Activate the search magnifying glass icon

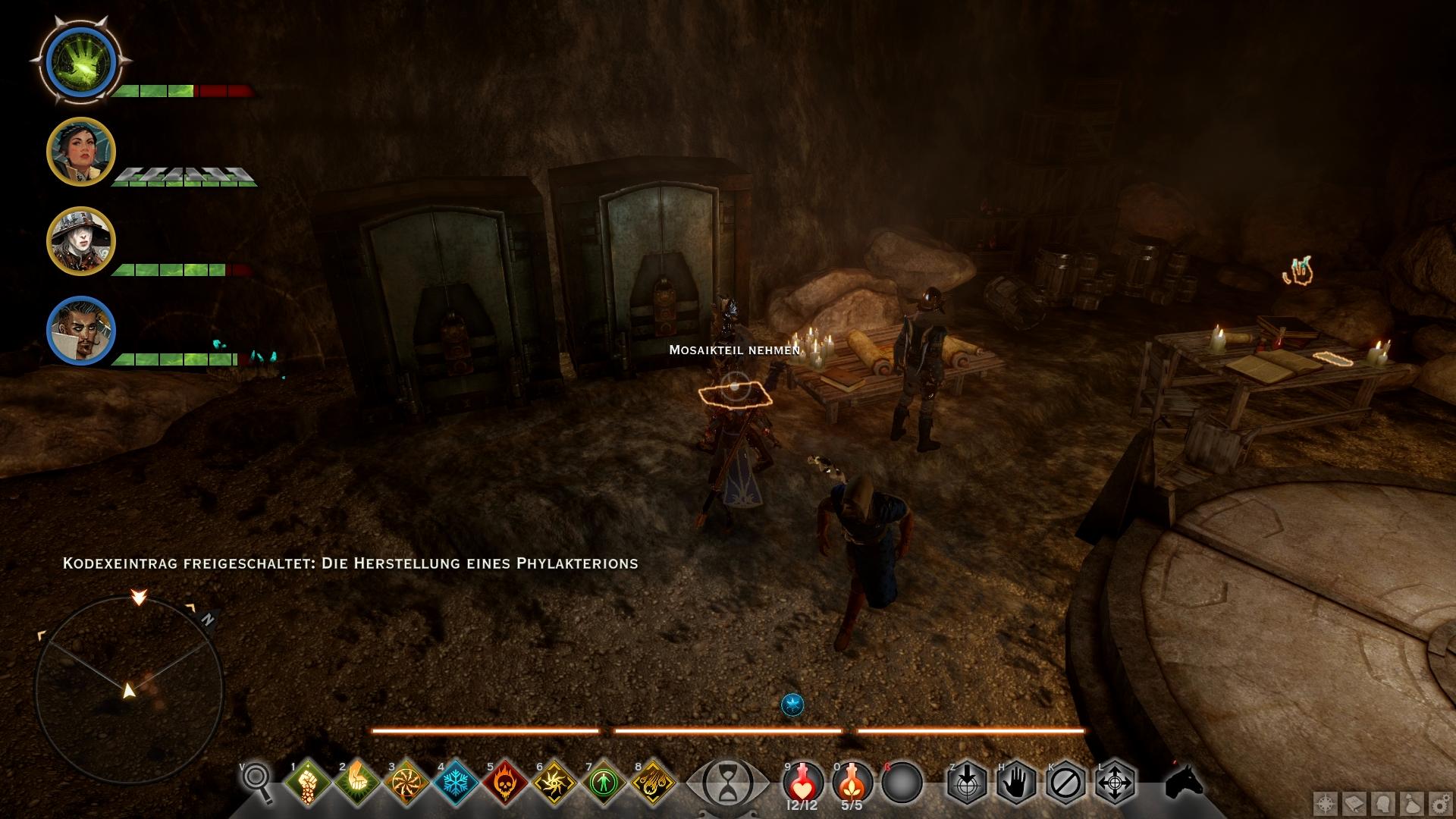(x=258, y=781)
